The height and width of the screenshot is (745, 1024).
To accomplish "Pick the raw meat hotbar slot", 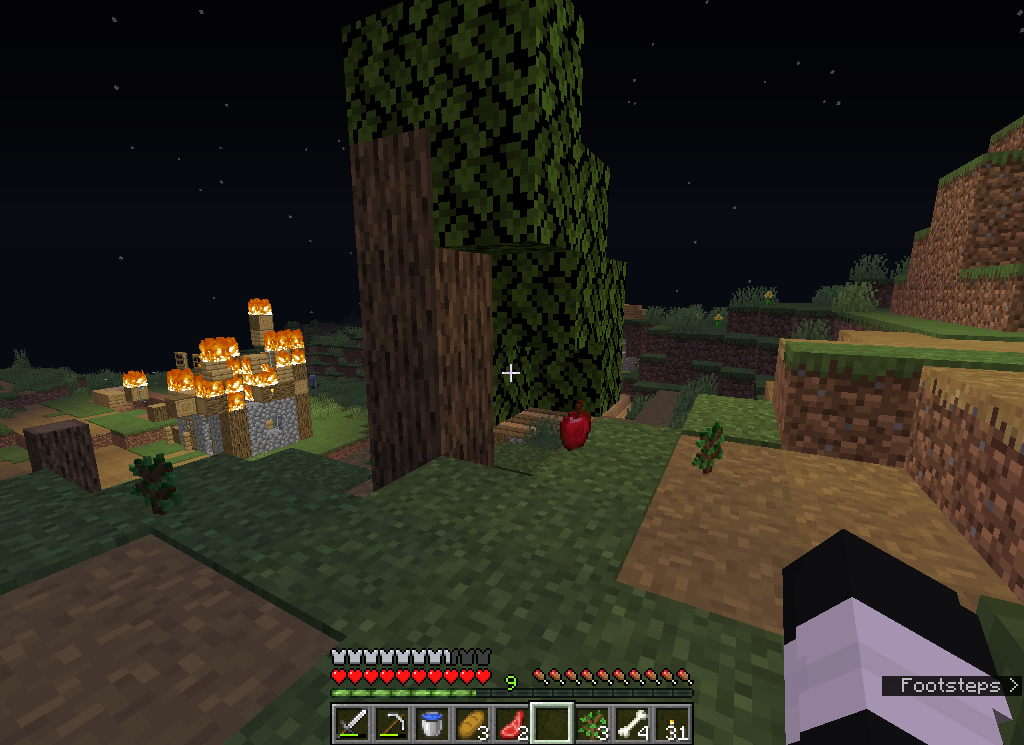I will click(x=511, y=722).
